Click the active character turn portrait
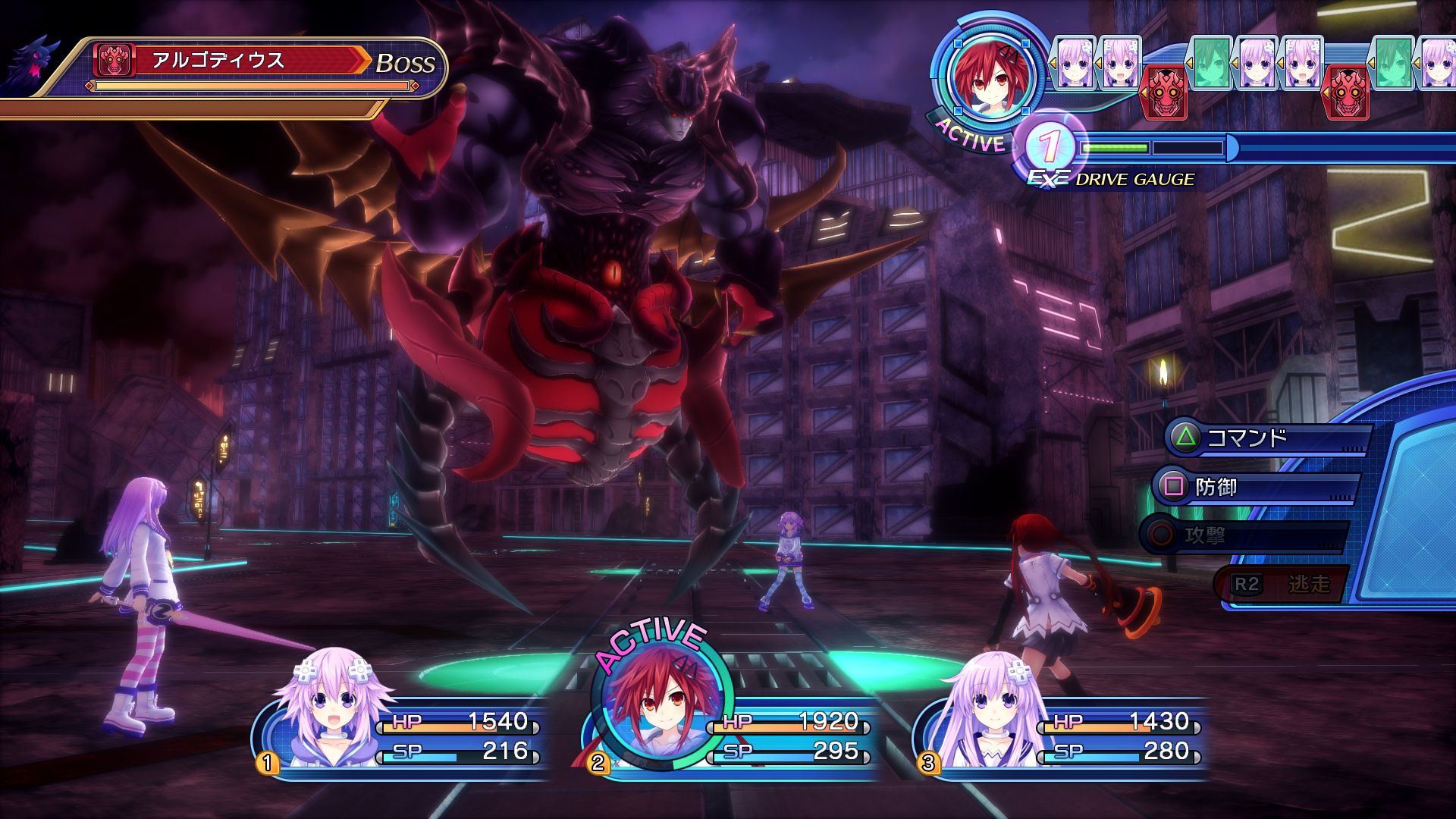 [987, 76]
